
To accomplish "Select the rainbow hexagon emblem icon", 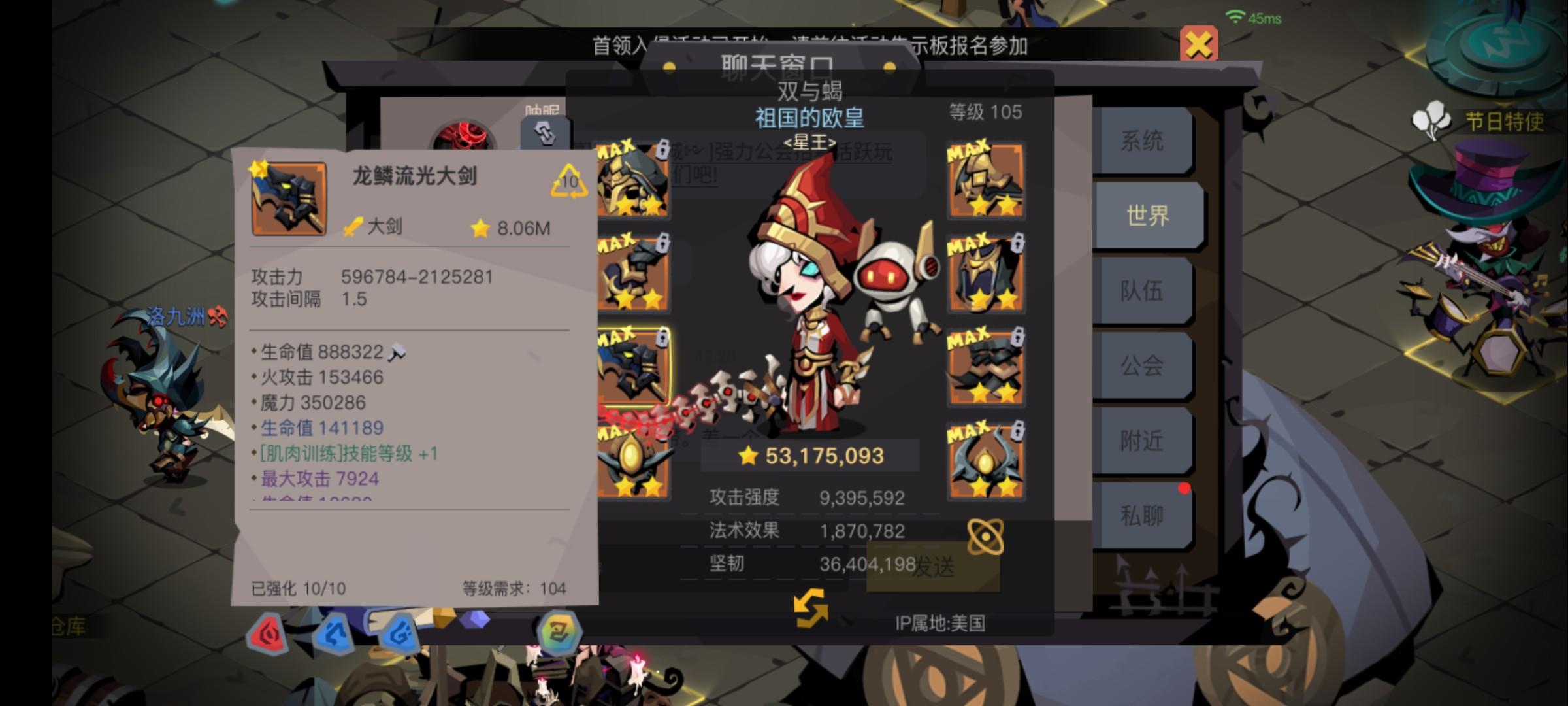I will coord(561,631).
